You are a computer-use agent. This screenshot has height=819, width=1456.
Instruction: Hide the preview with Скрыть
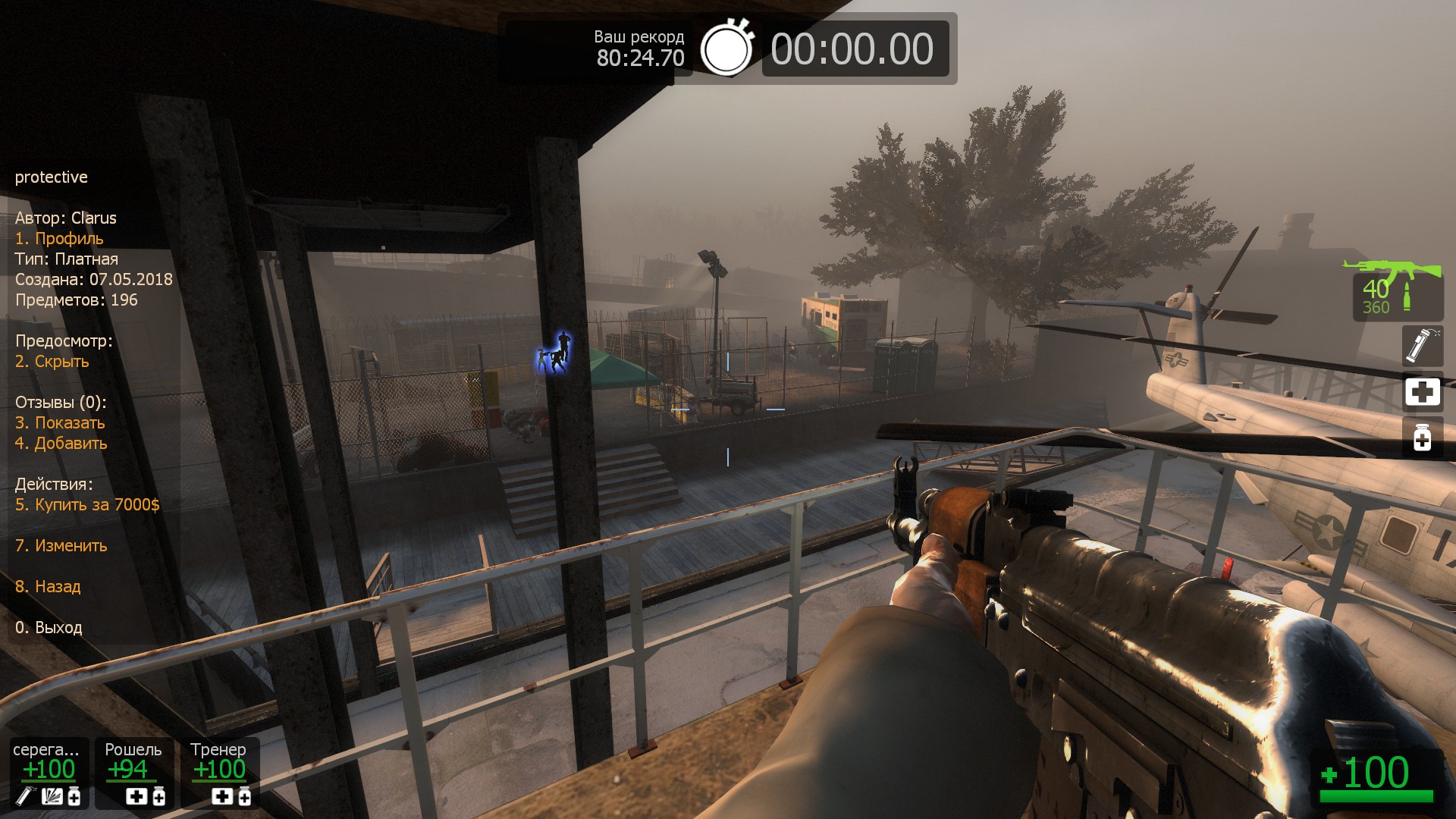52,362
